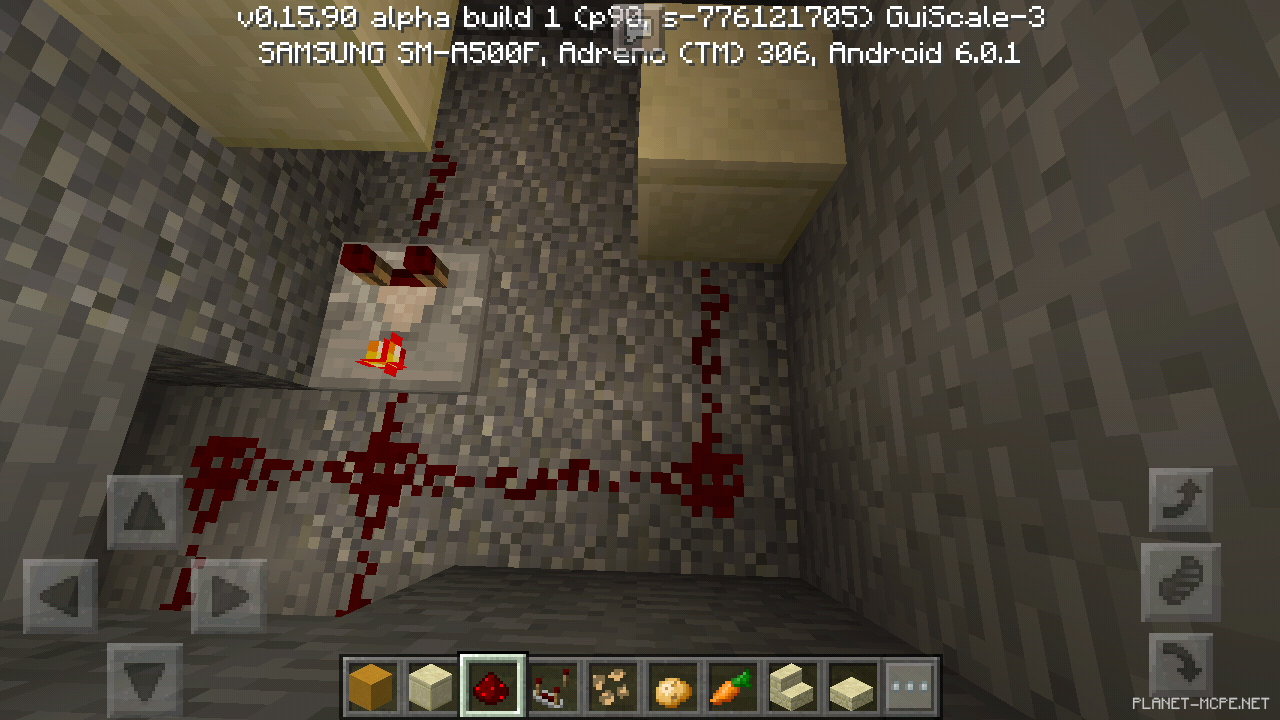Image resolution: width=1280 pixels, height=720 pixels.
Task: Select the redstone dust in the hotbar
Action: point(491,684)
